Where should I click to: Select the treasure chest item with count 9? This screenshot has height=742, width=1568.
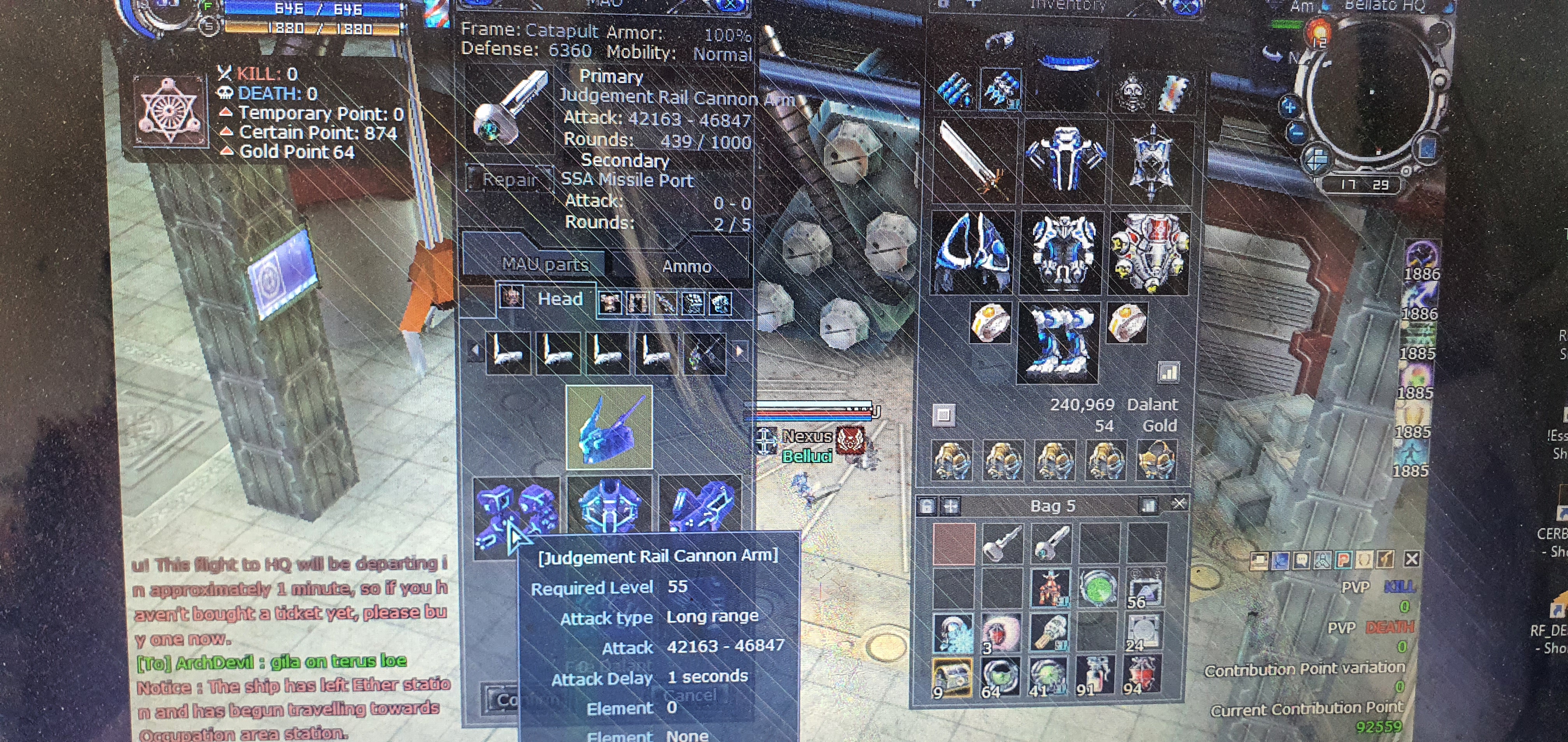tap(951, 676)
